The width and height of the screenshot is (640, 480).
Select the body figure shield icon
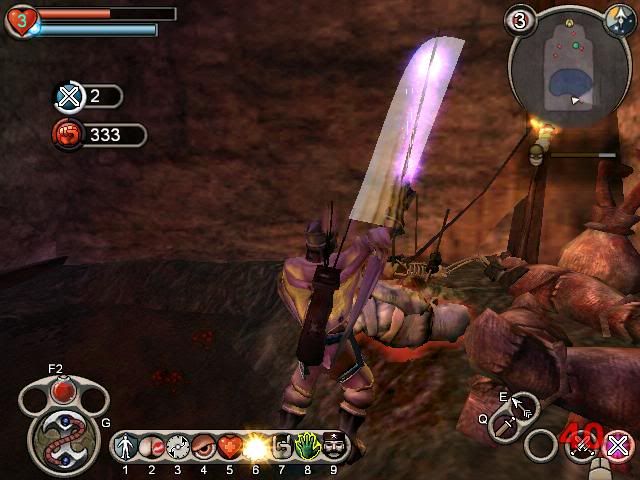(126, 446)
